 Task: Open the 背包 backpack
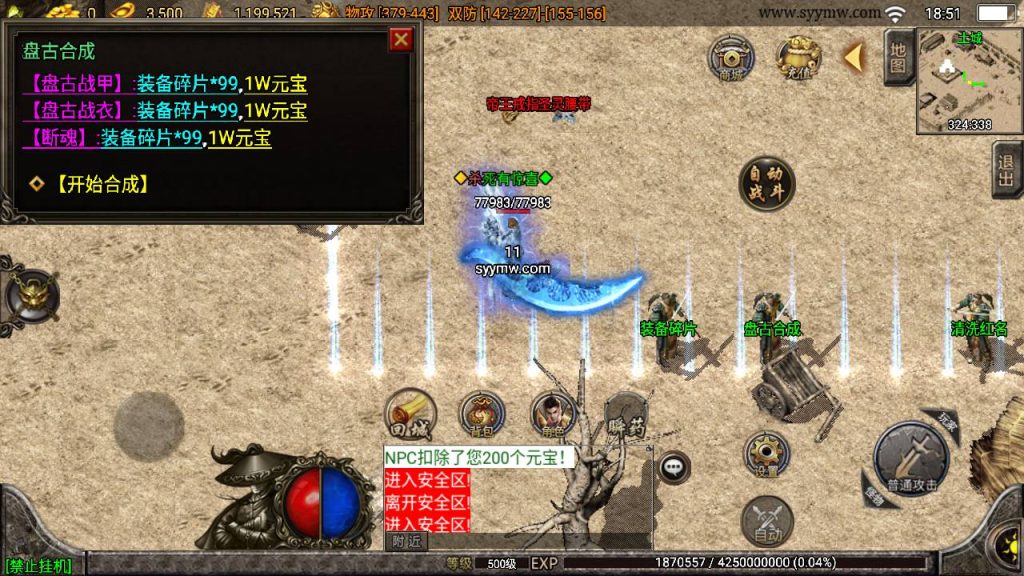click(x=481, y=414)
